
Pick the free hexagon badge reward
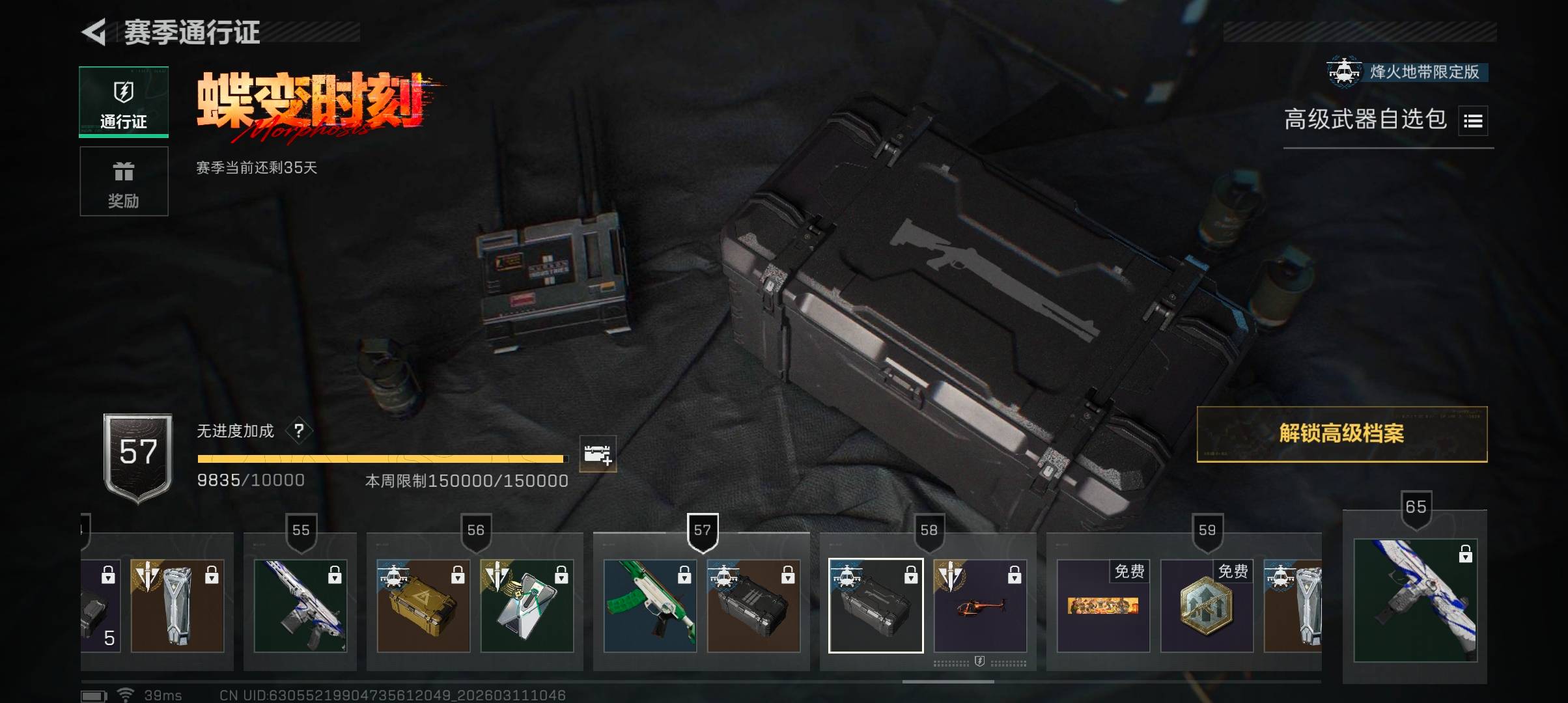point(1207,606)
